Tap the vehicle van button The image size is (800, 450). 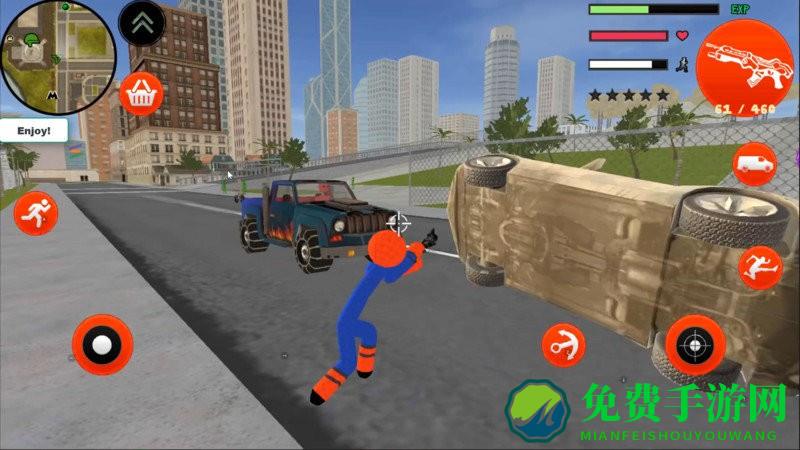coord(755,164)
